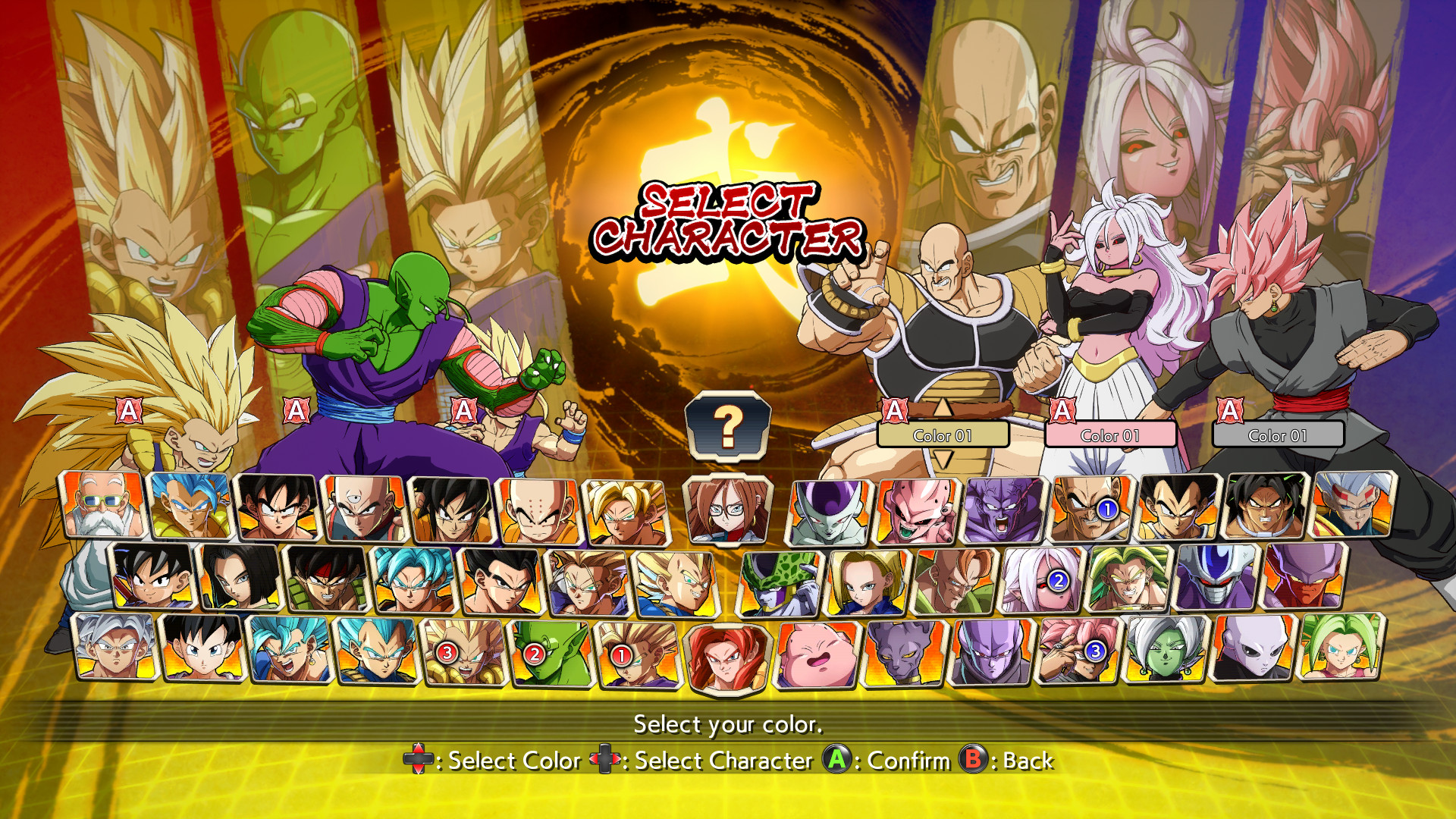Select Frieza's character portrait
This screenshot has height=819, width=1456.
[827, 510]
